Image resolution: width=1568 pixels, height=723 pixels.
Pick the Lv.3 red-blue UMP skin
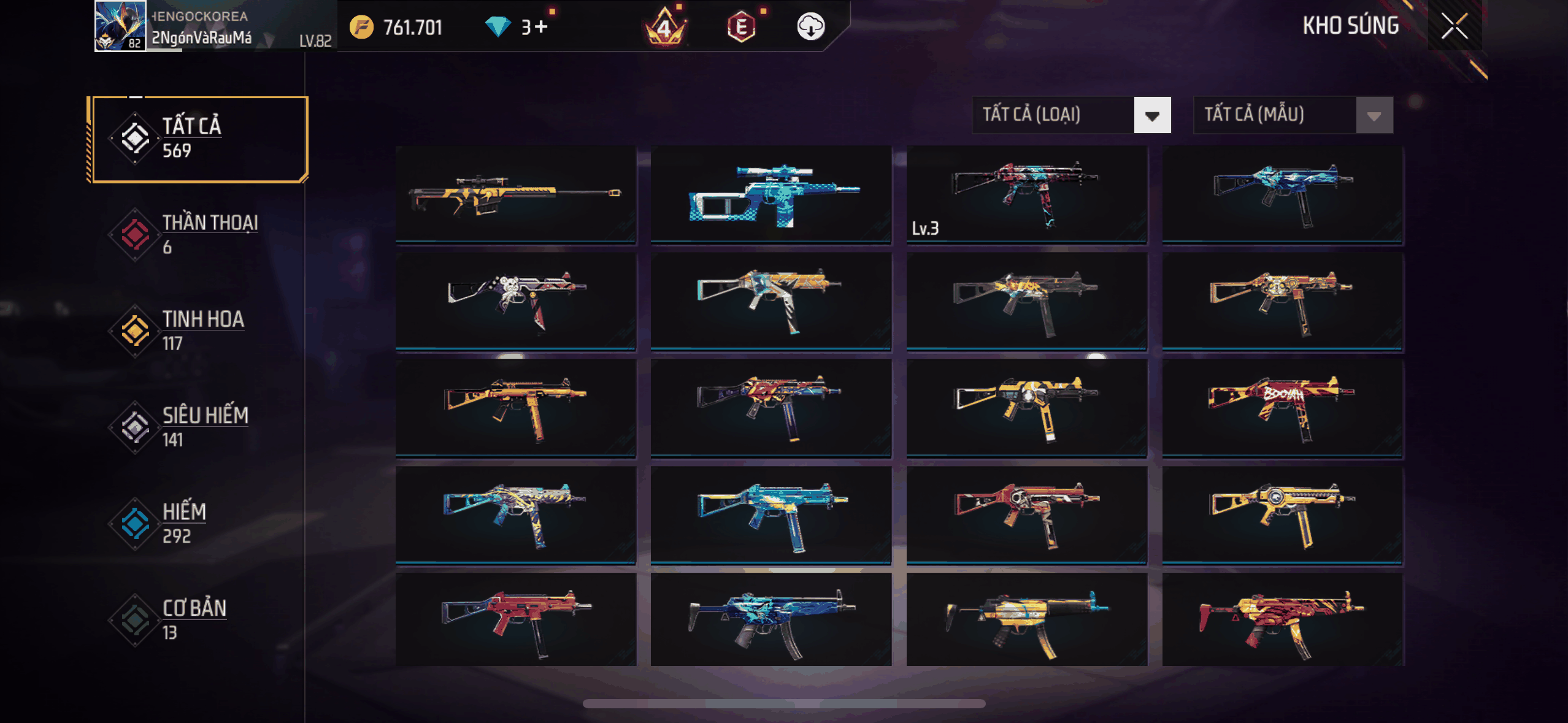coord(1026,195)
